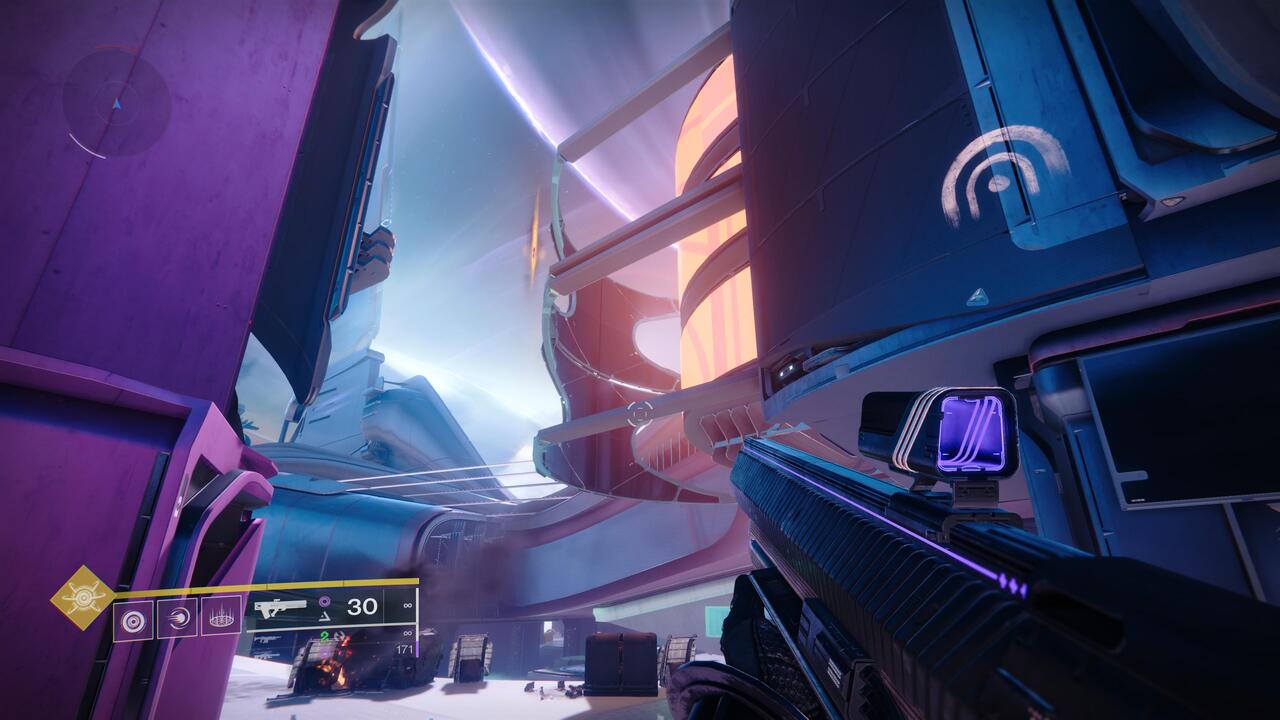Click the ammo magazine counter showing 30
Image resolution: width=1280 pixels, height=720 pixels.
361,606
